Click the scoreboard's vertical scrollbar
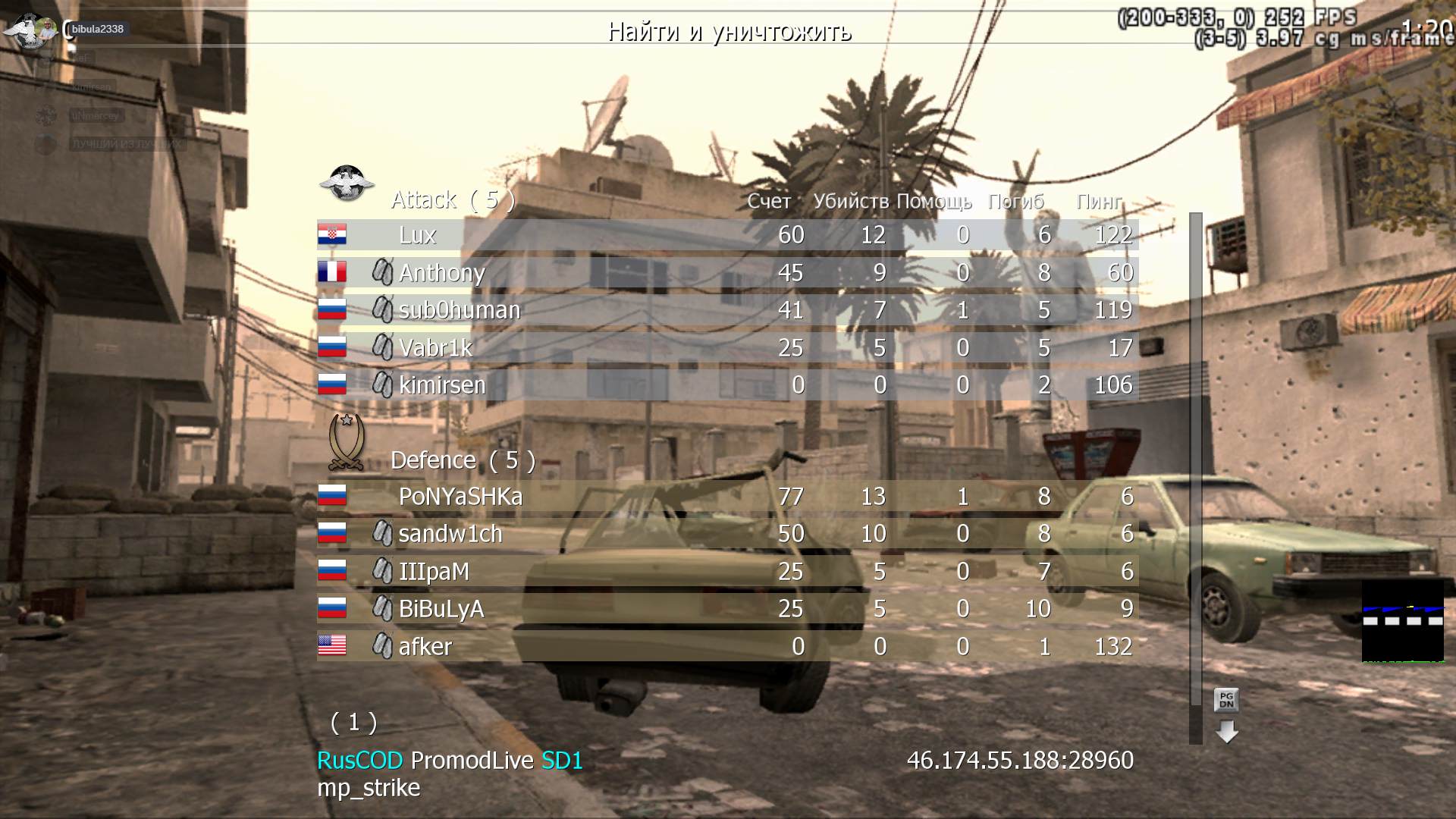1456x819 pixels. [x=1196, y=455]
